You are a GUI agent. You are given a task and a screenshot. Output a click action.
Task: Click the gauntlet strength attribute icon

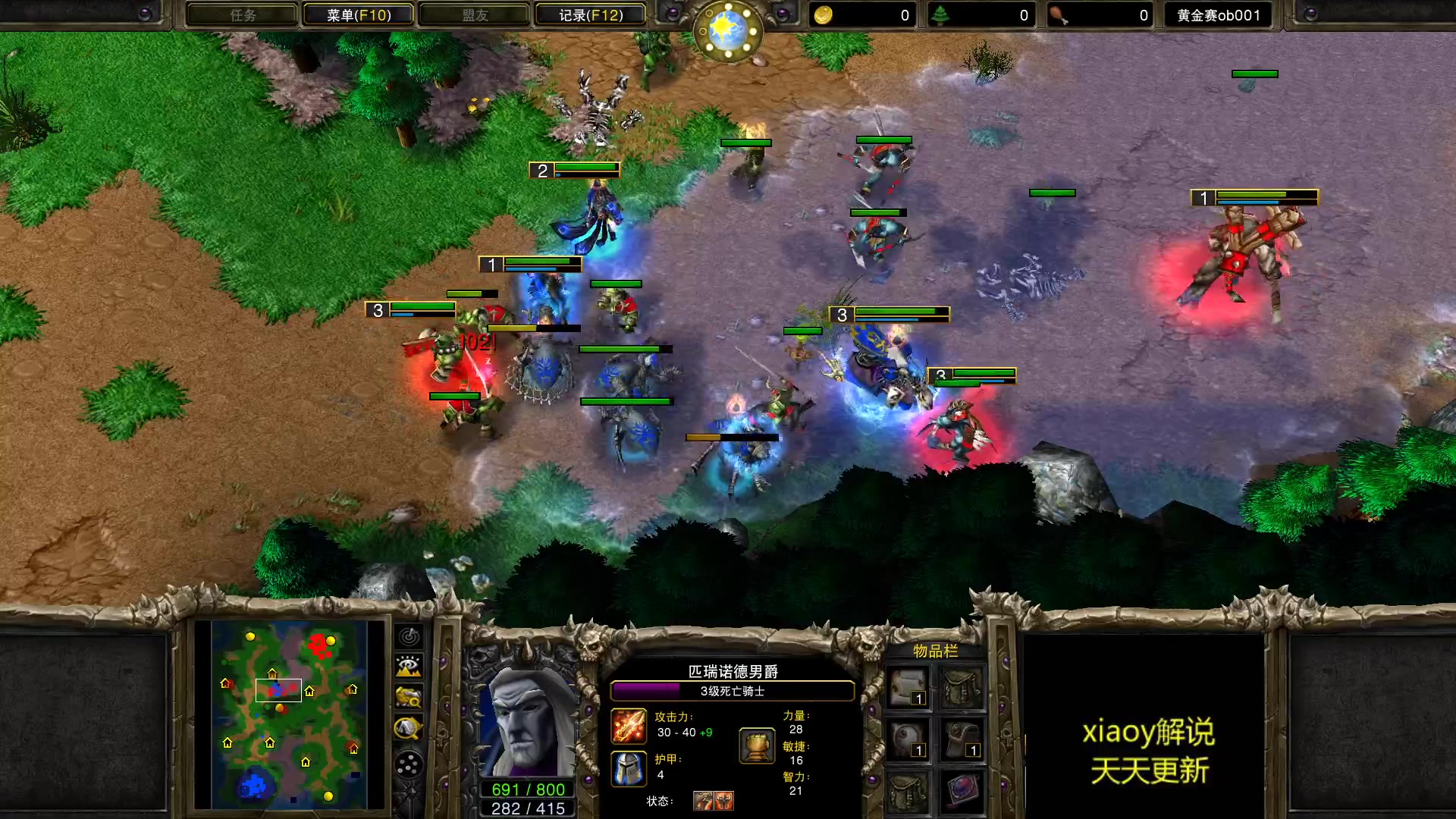pos(756,747)
